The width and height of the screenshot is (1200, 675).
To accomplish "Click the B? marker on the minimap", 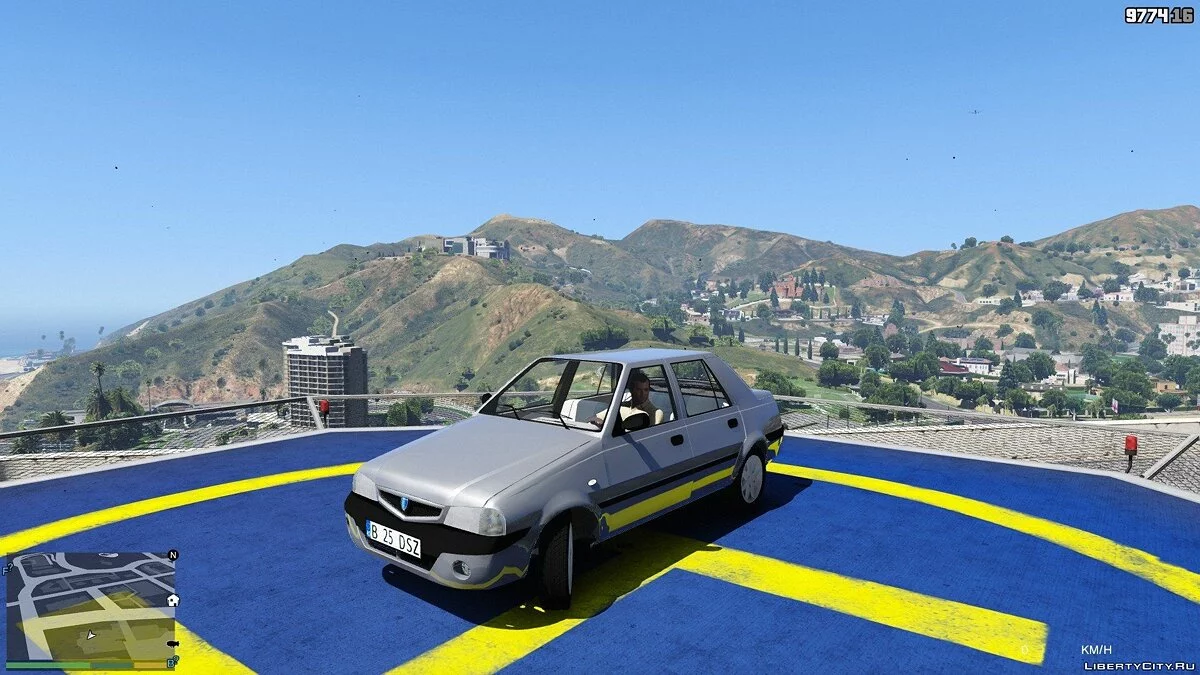I will 172,661.
